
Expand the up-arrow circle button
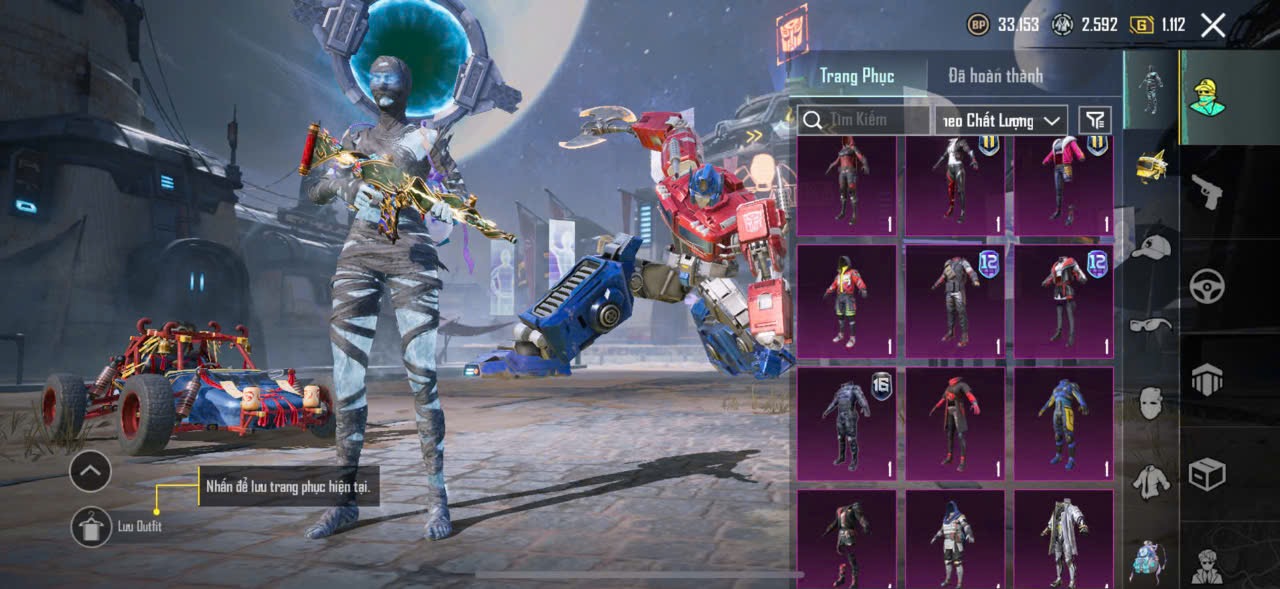[90, 470]
